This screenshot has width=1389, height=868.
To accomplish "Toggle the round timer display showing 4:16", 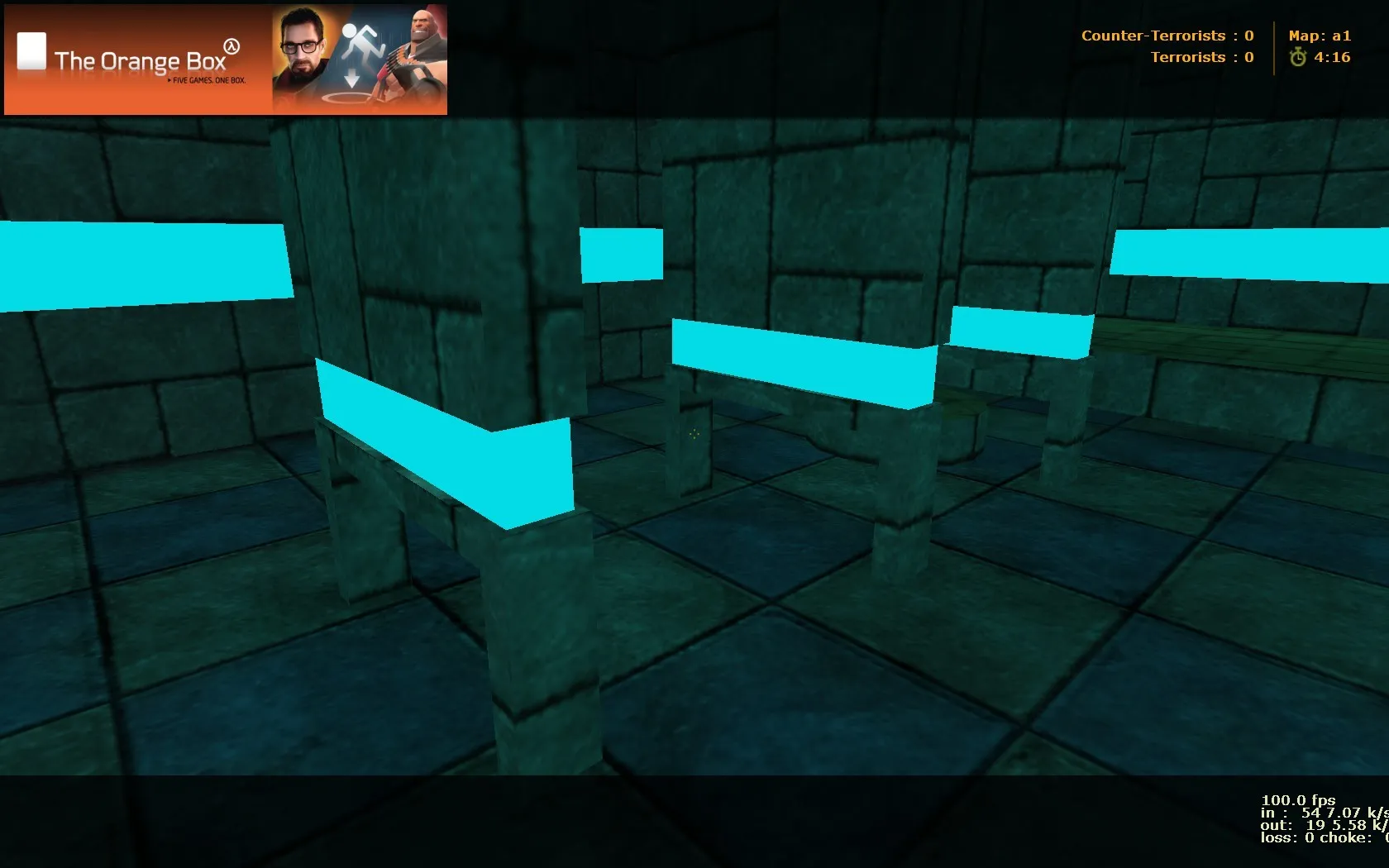I will coord(1332,57).
